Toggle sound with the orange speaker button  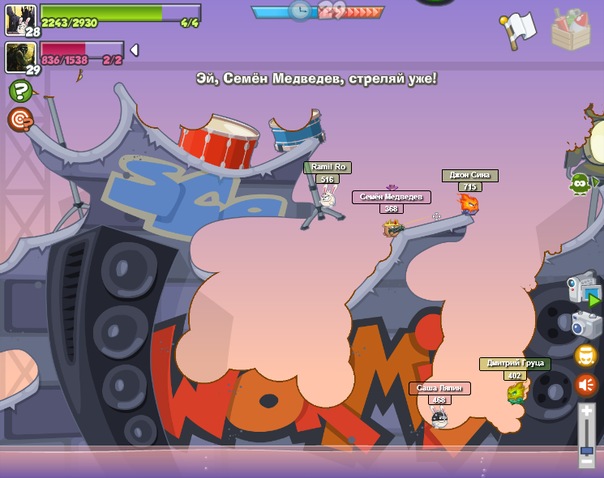pos(586,385)
